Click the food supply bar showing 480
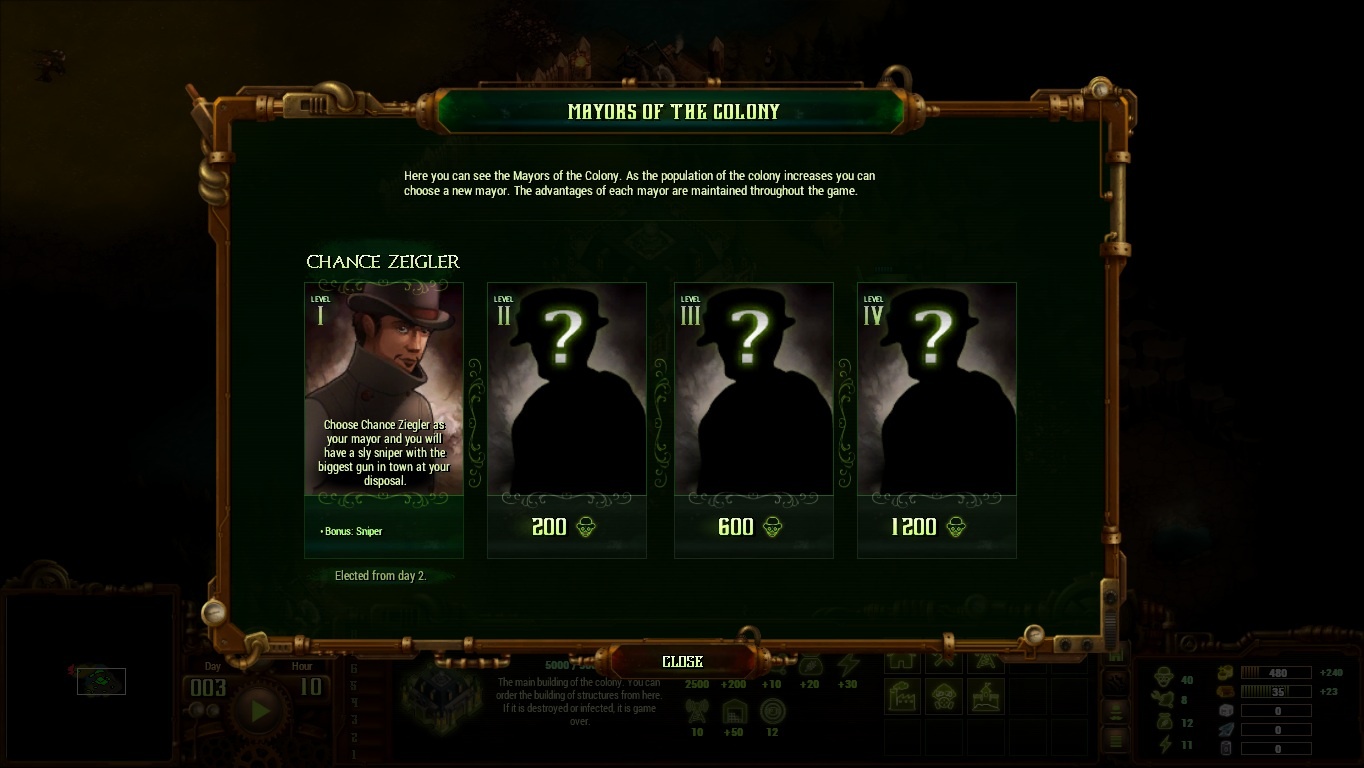This screenshot has width=1364, height=768. click(1276, 672)
